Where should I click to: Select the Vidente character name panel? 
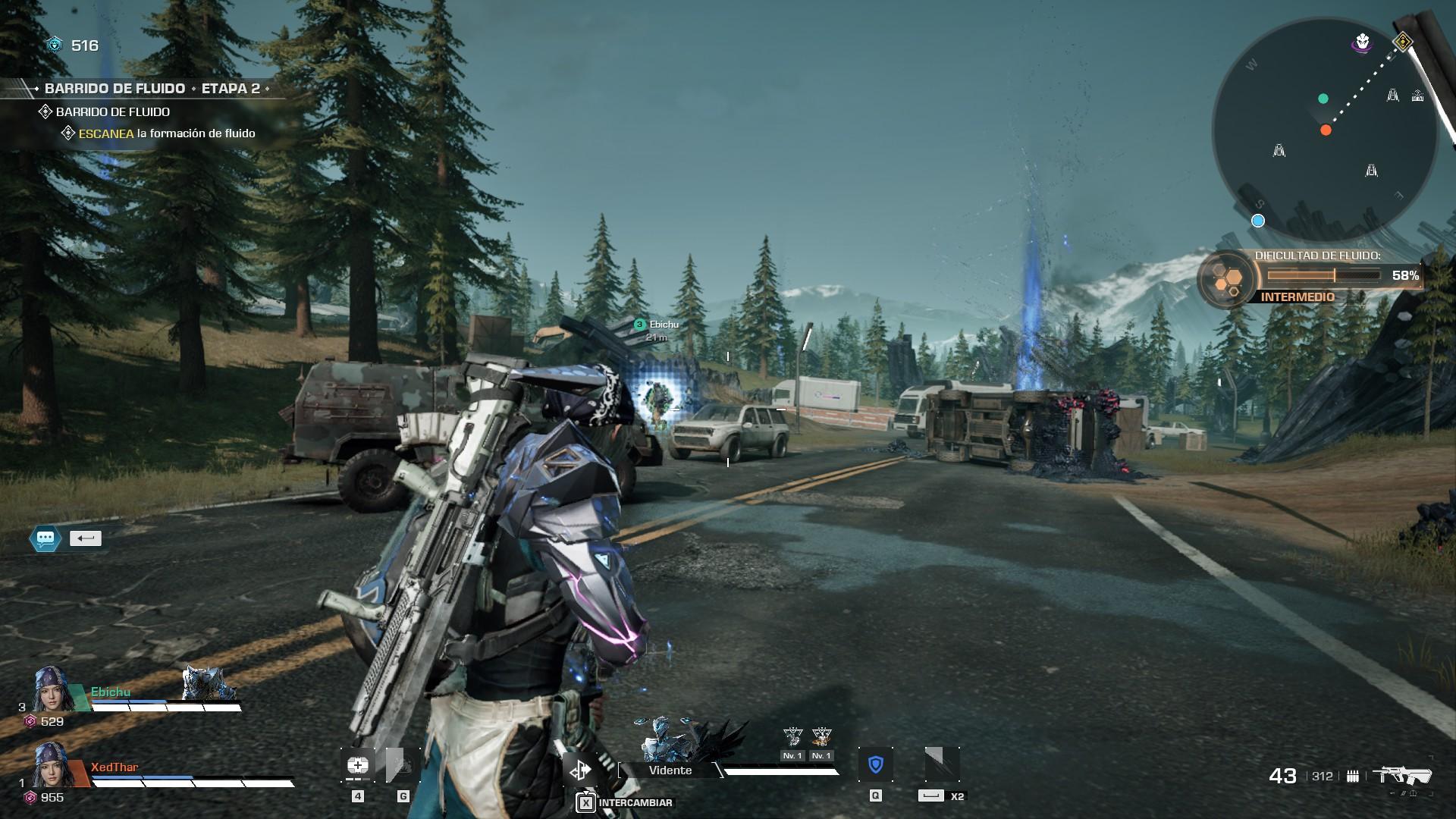tap(670, 770)
